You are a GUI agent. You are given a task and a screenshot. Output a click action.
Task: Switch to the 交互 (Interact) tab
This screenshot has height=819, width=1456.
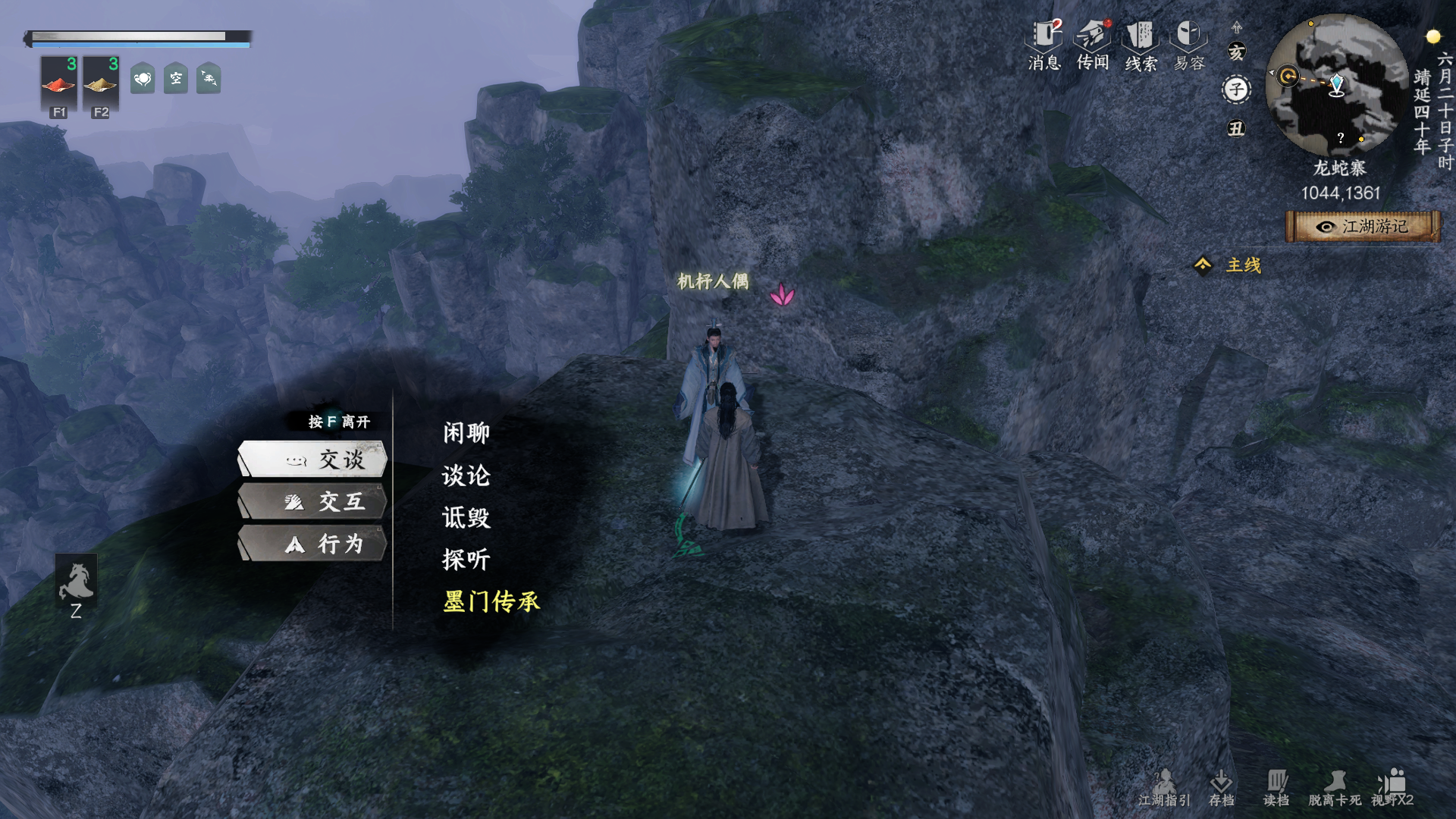pos(313,502)
